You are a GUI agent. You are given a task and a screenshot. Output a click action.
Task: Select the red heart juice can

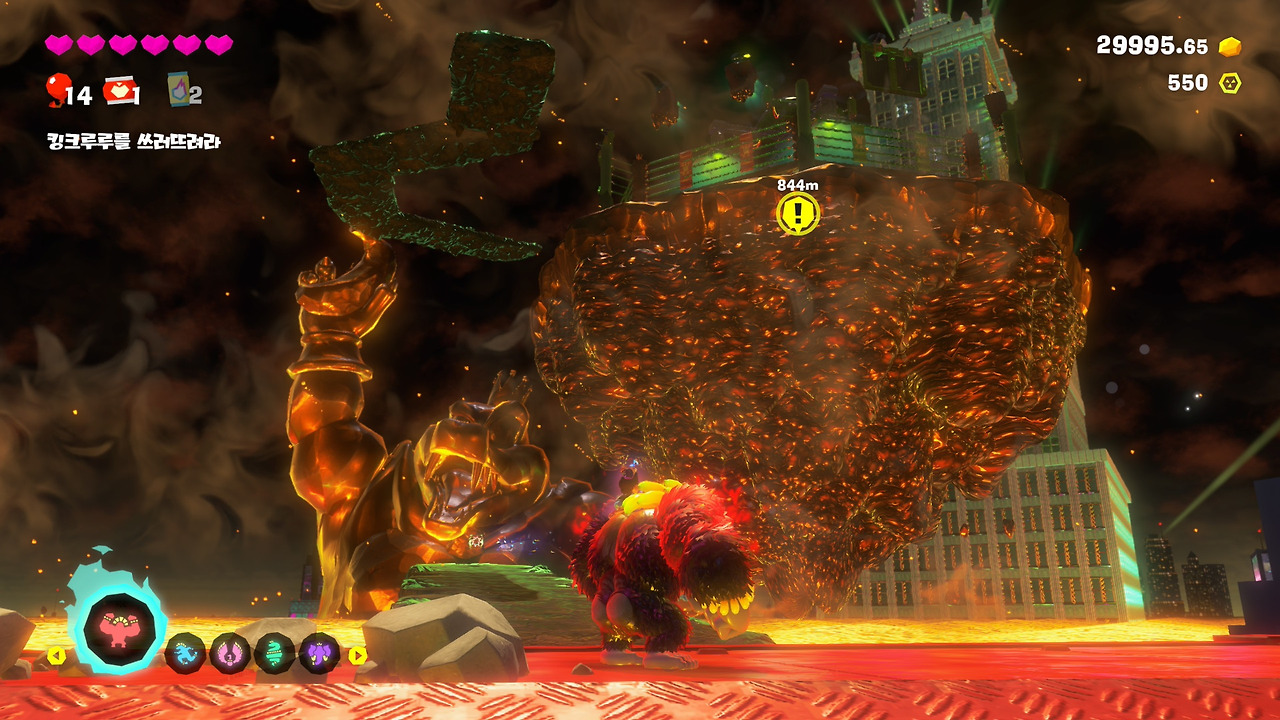coord(119,91)
